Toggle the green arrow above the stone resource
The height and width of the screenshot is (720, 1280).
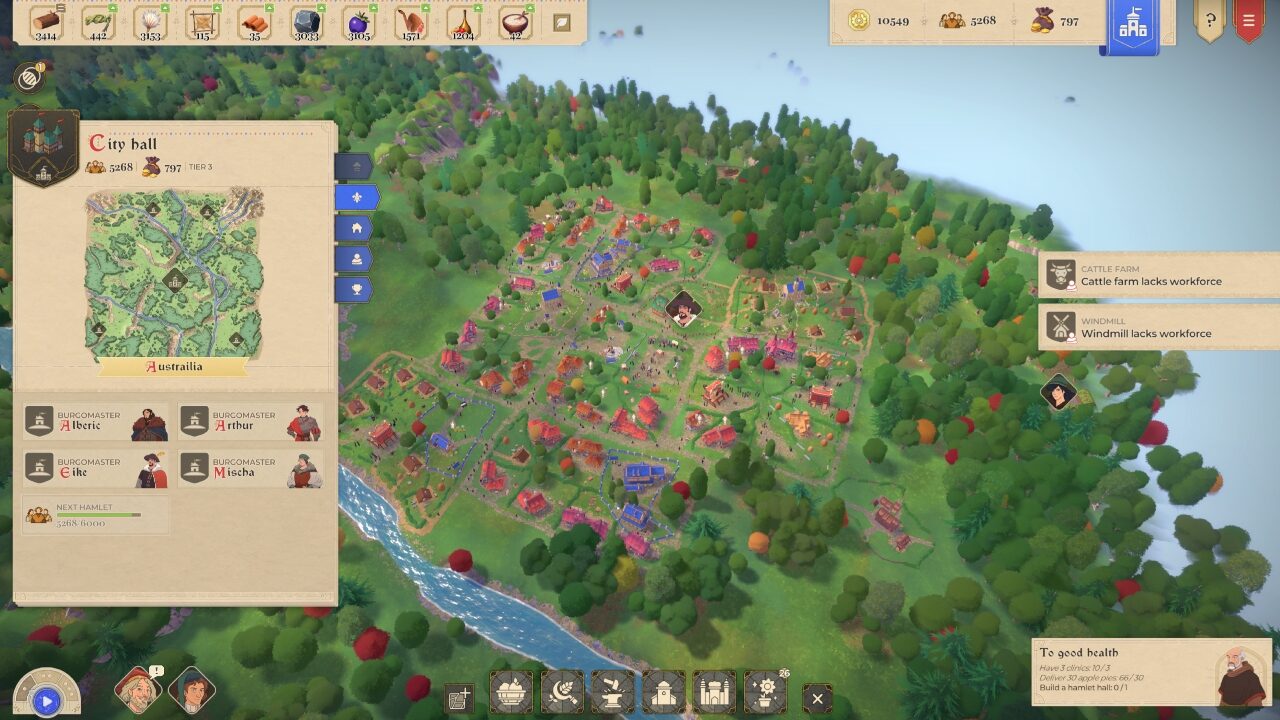(321, 8)
